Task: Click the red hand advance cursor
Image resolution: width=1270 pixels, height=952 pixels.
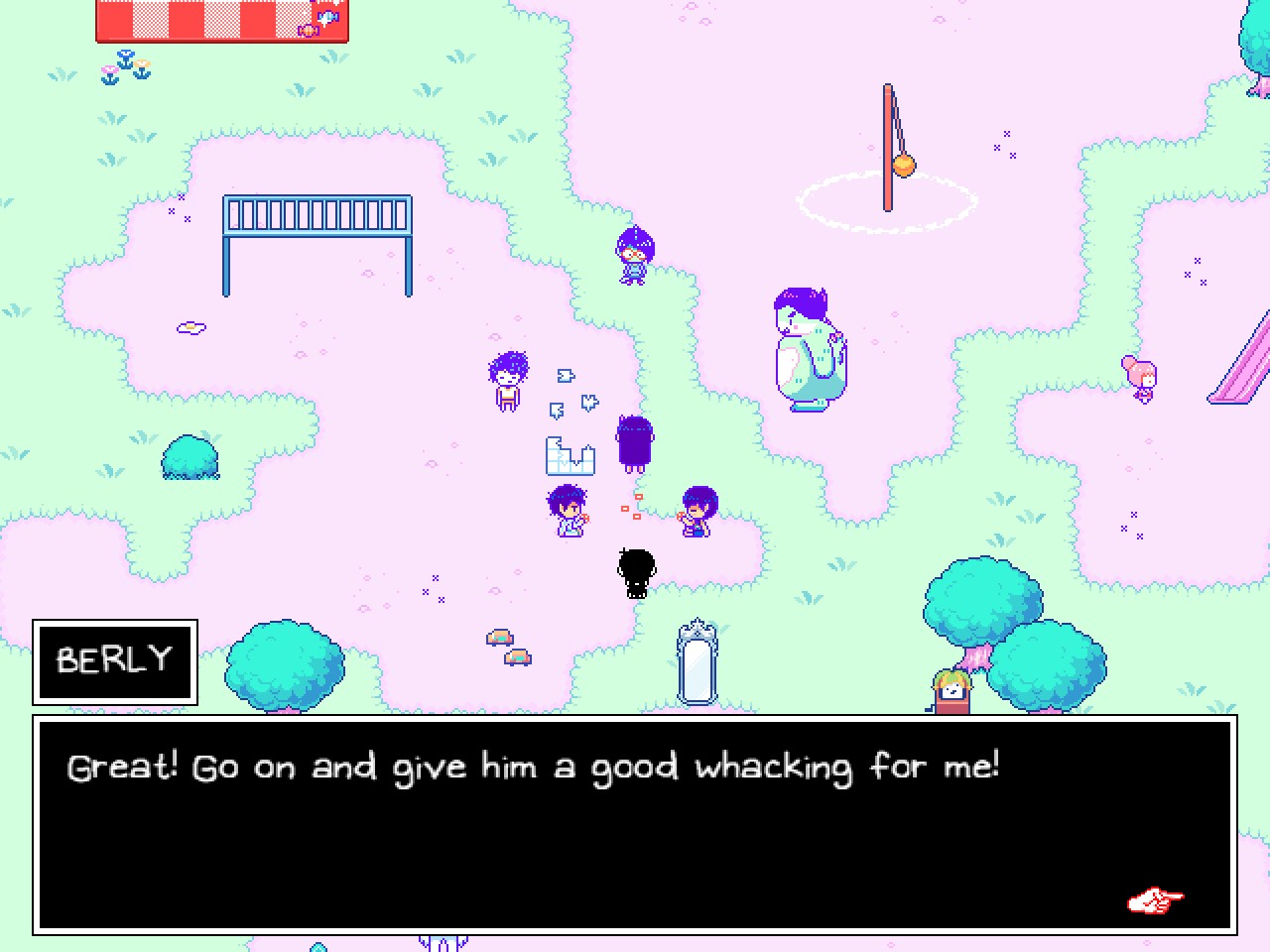Action: click(x=1154, y=899)
